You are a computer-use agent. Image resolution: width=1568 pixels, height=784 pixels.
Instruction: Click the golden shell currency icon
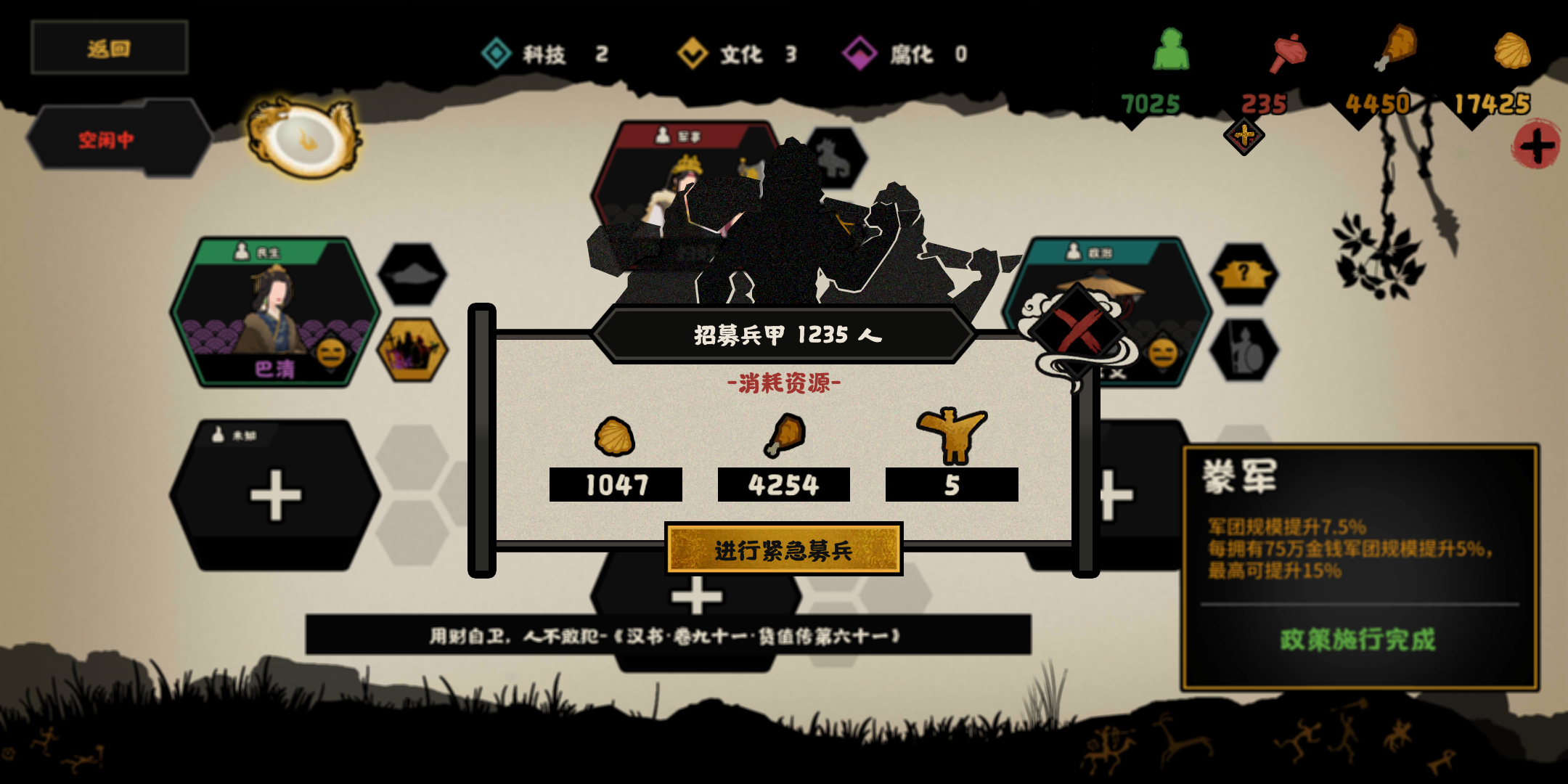click(1514, 51)
